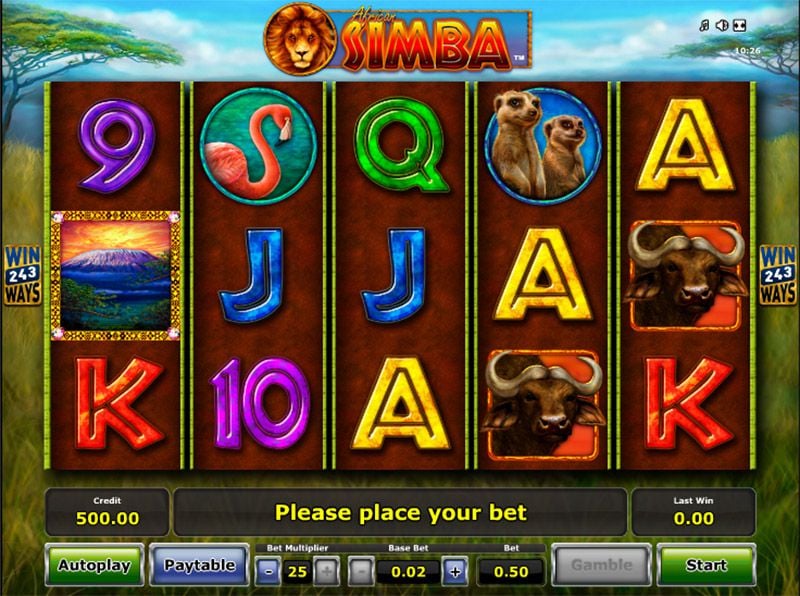Toggle the music note icon
800x596 pixels.
pyautogui.click(x=705, y=25)
